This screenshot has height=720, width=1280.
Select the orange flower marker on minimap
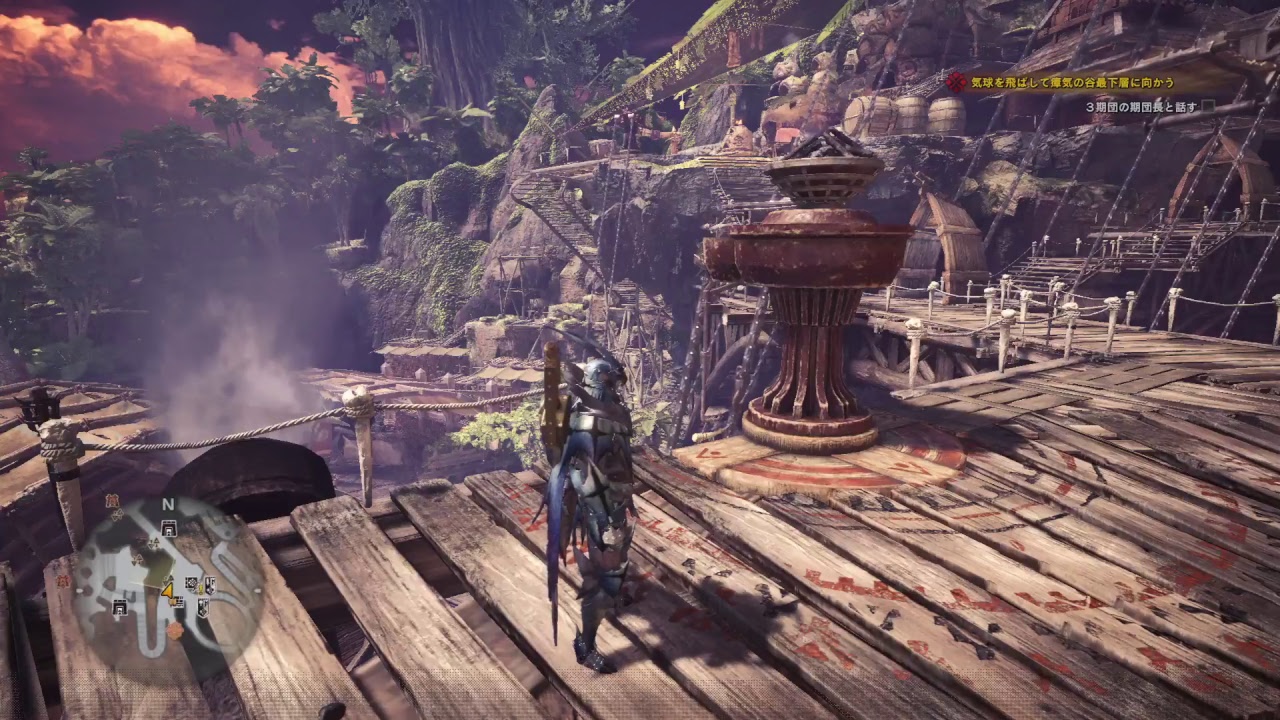point(176,631)
